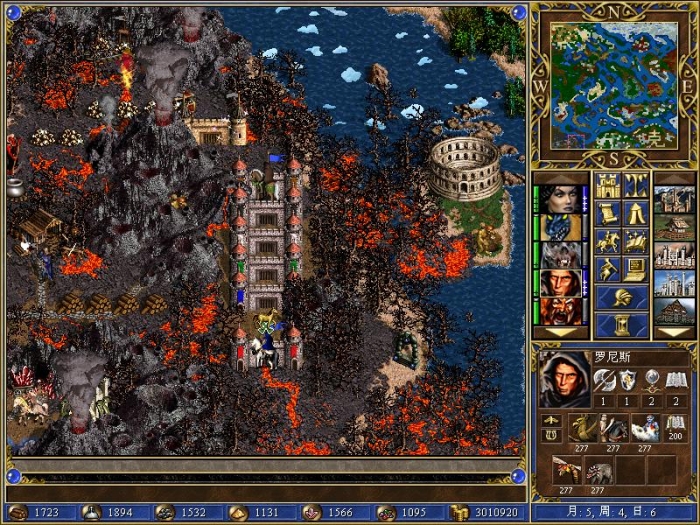This screenshot has height=525, width=700.
Task: Click the primary skill axe attack icon
Action: tap(603, 379)
